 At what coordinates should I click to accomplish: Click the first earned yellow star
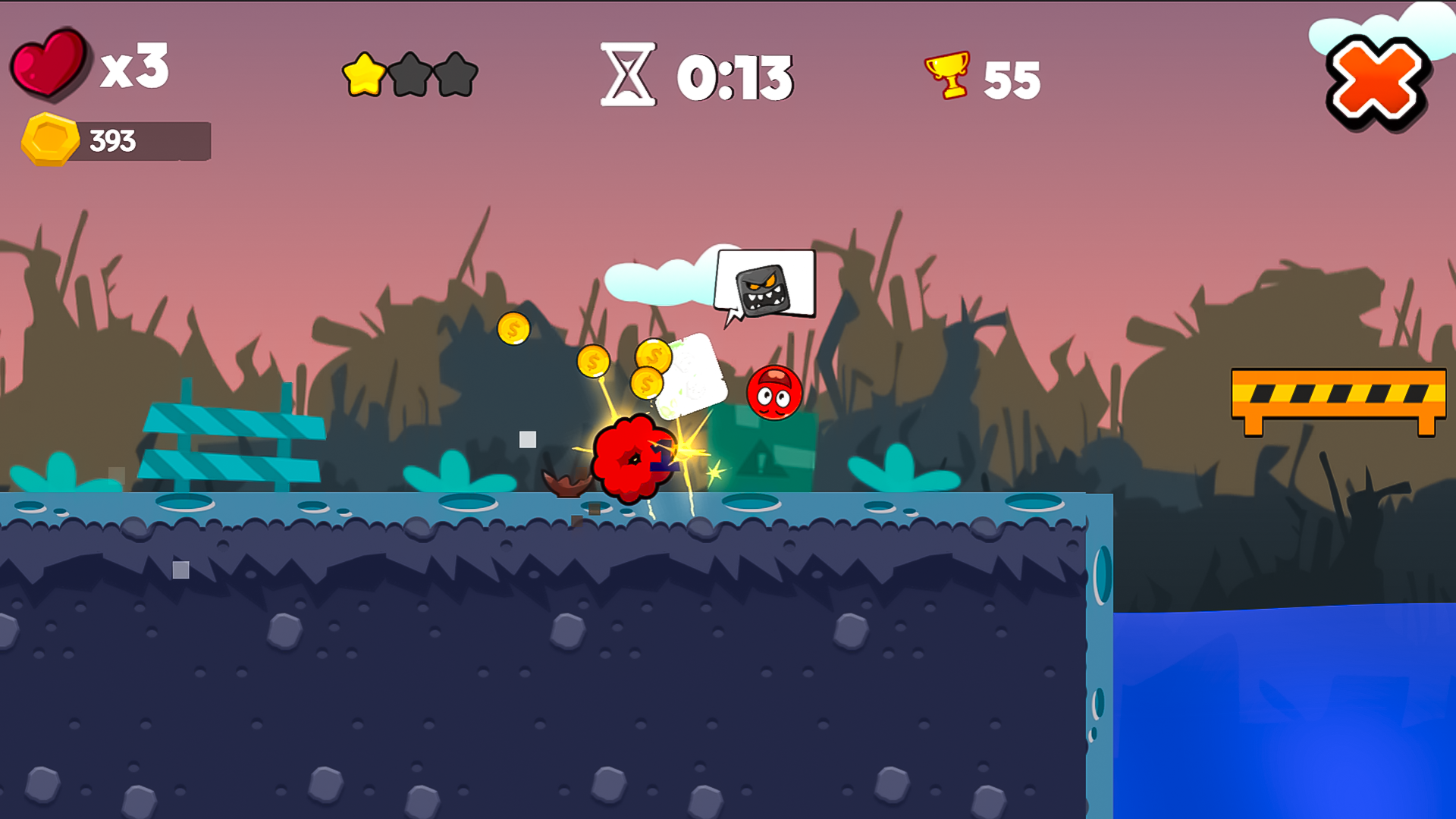[x=364, y=76]
